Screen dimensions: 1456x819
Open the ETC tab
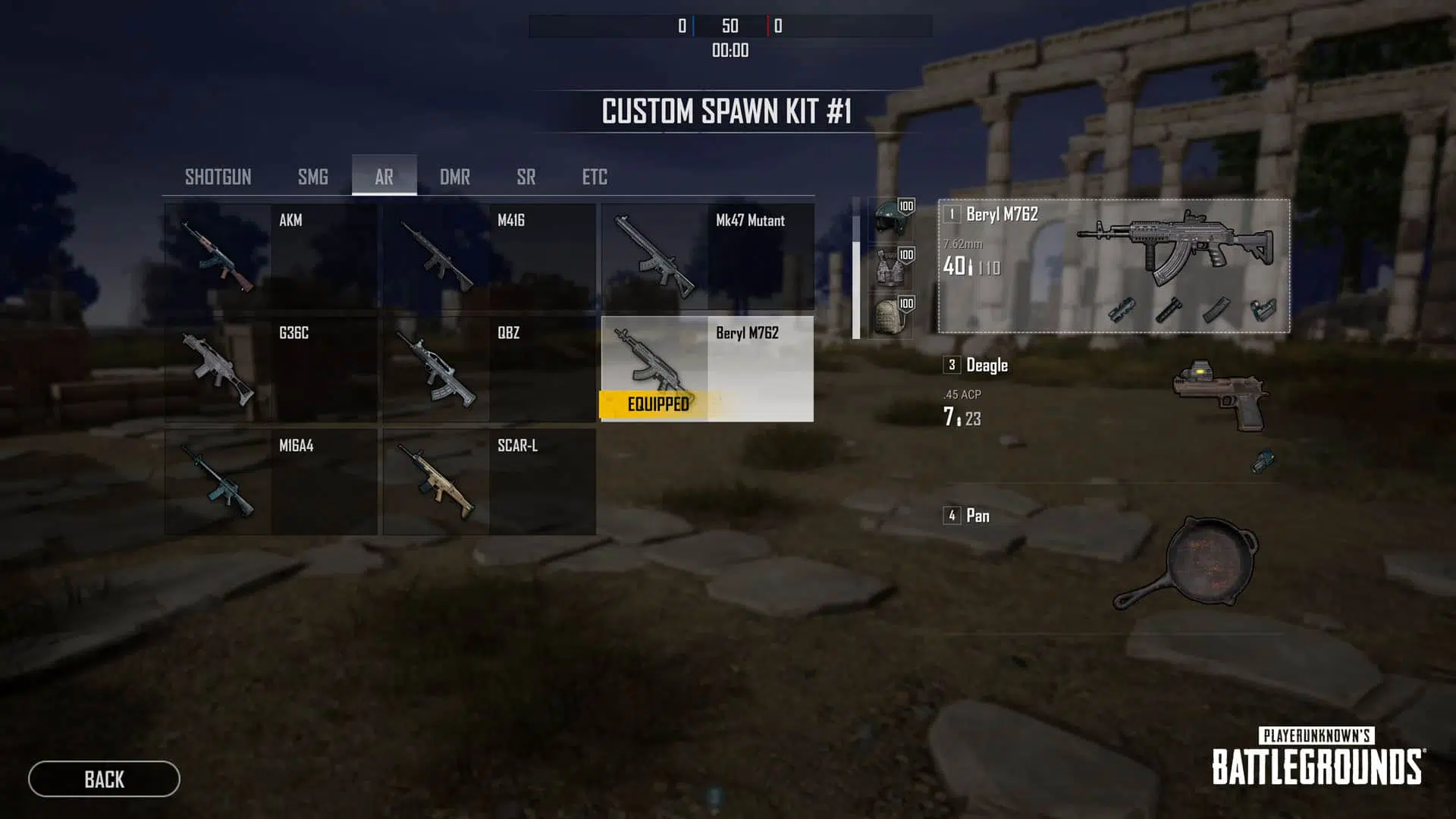pos(594,177)
